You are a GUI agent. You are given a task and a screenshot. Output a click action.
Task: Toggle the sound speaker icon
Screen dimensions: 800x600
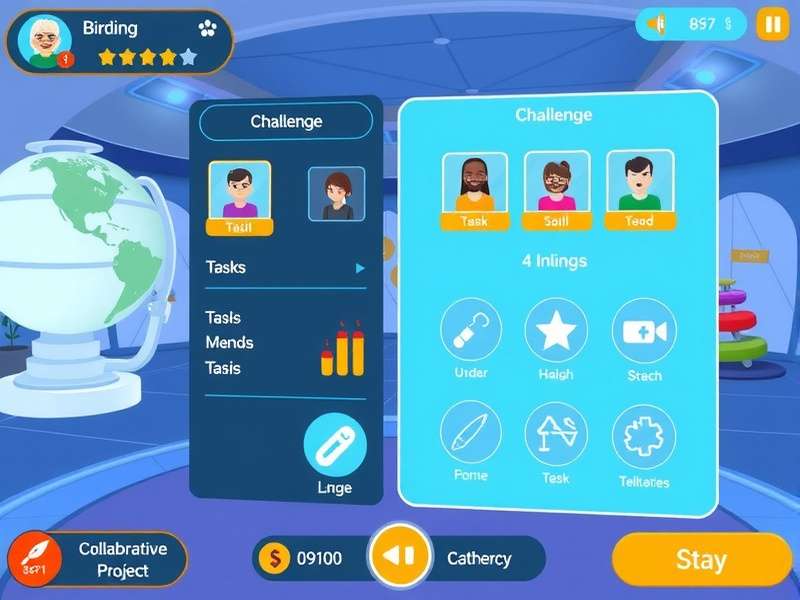(656, 23)
